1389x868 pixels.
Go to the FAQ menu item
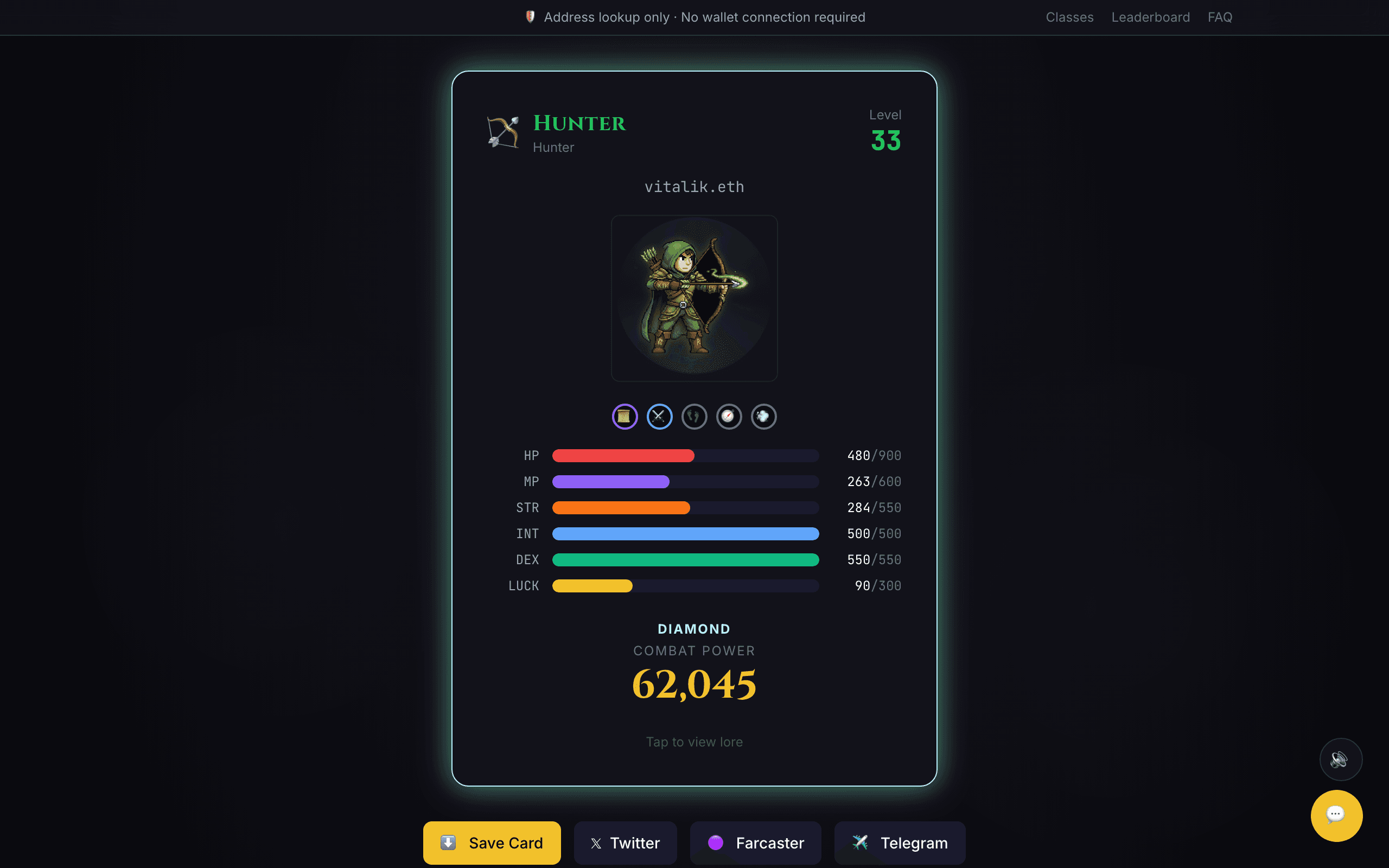(x=1220, y=17)
